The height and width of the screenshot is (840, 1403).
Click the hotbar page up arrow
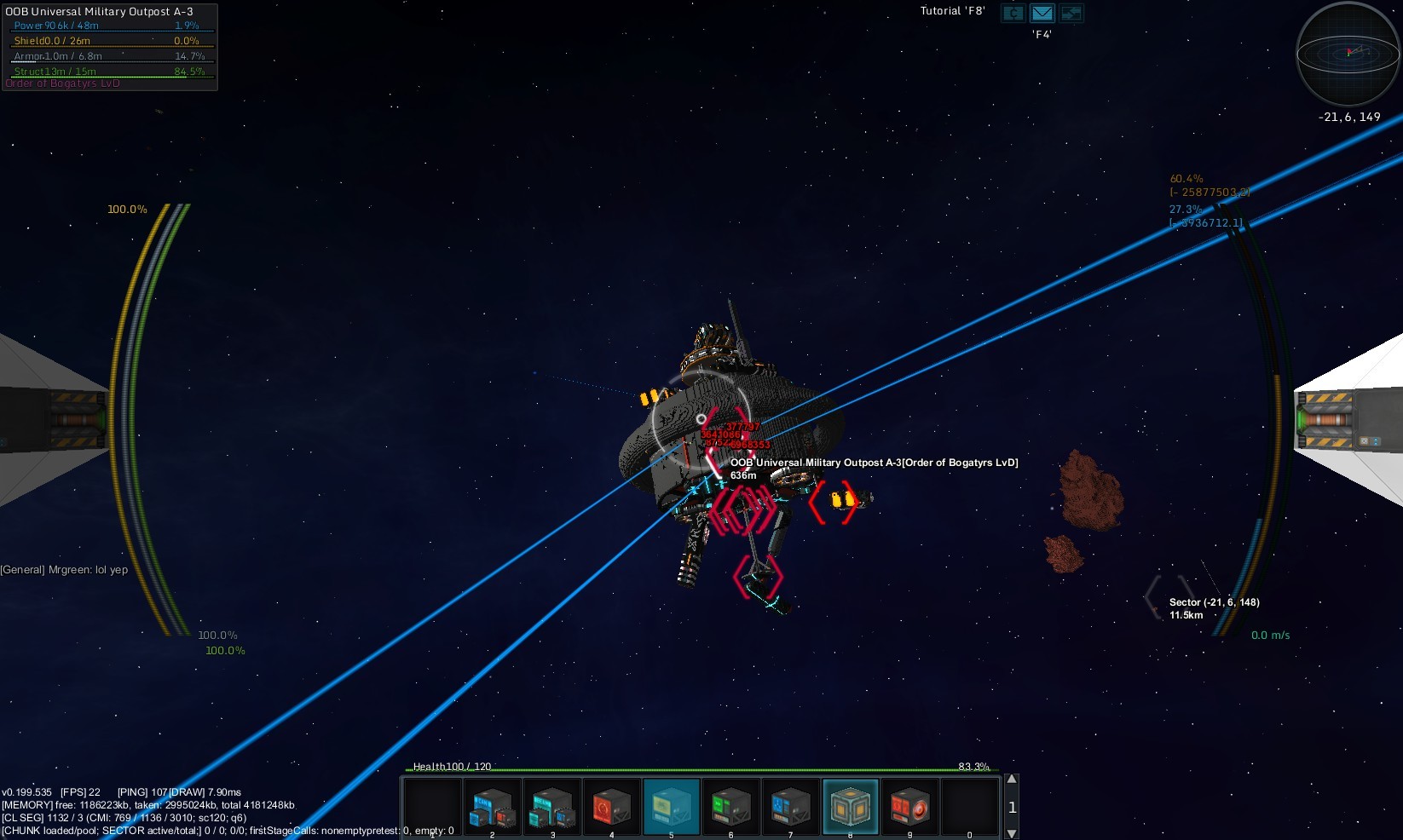[1012, 780]
